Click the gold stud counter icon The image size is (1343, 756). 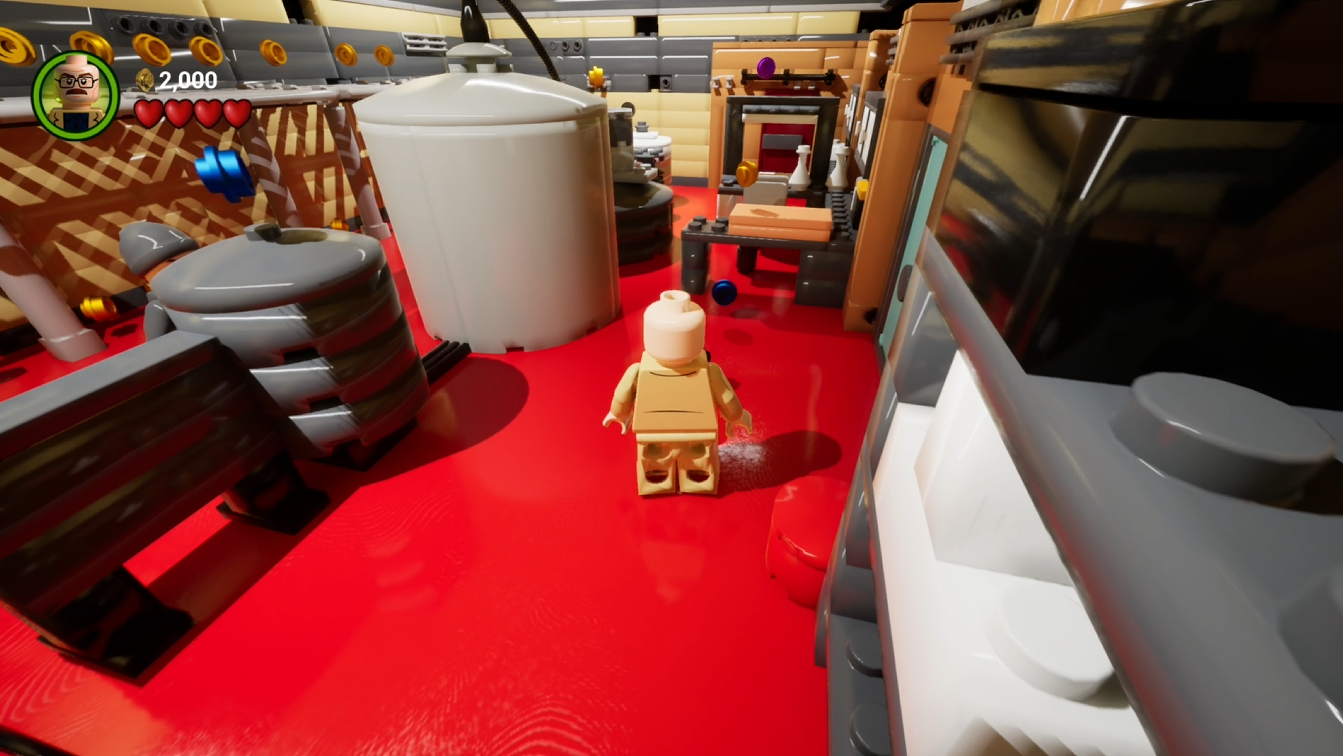[x=144, y=78]
